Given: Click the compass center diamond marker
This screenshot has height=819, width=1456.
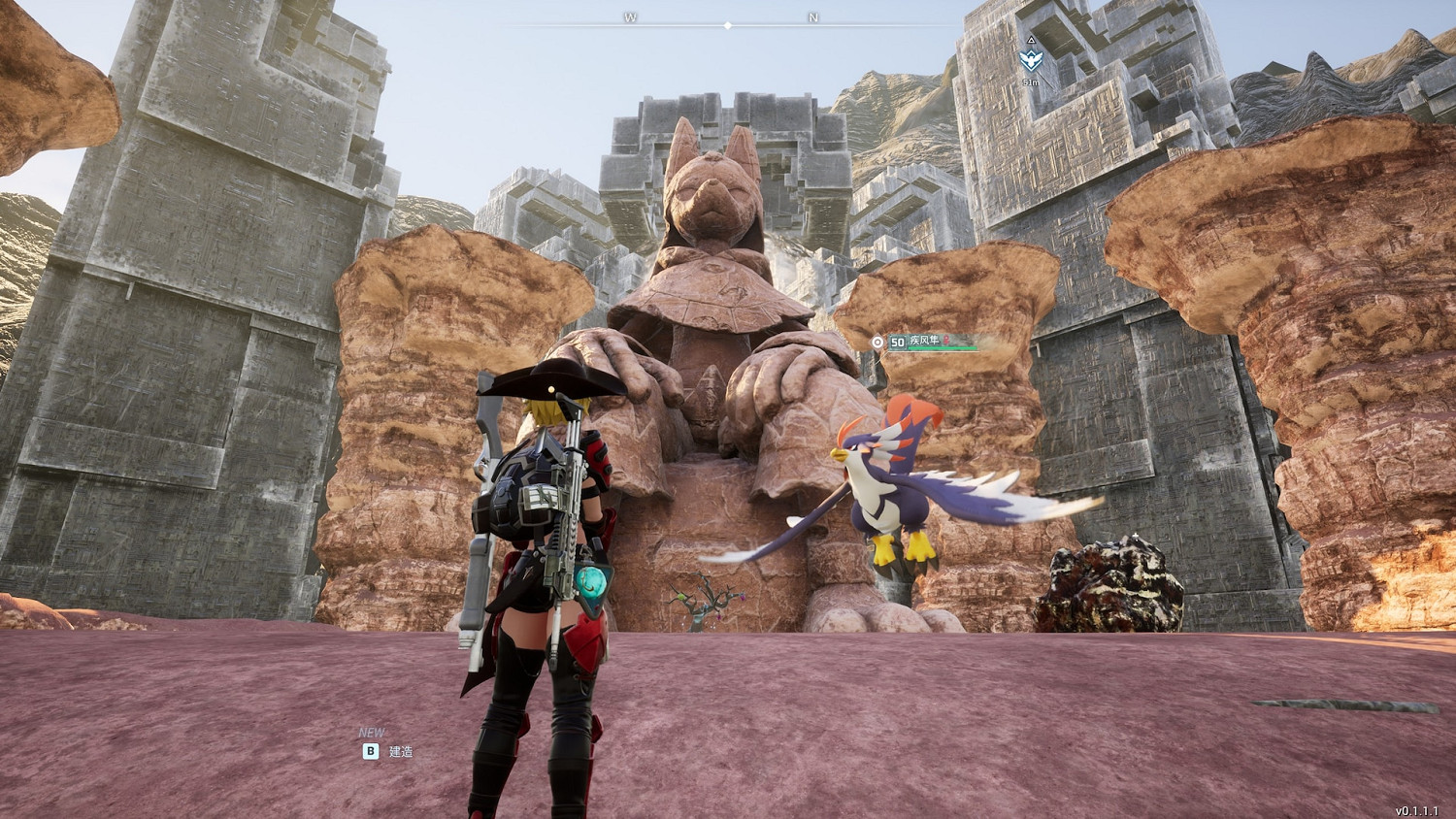Looking at the screenshot, I should click(x=728, y=25).
